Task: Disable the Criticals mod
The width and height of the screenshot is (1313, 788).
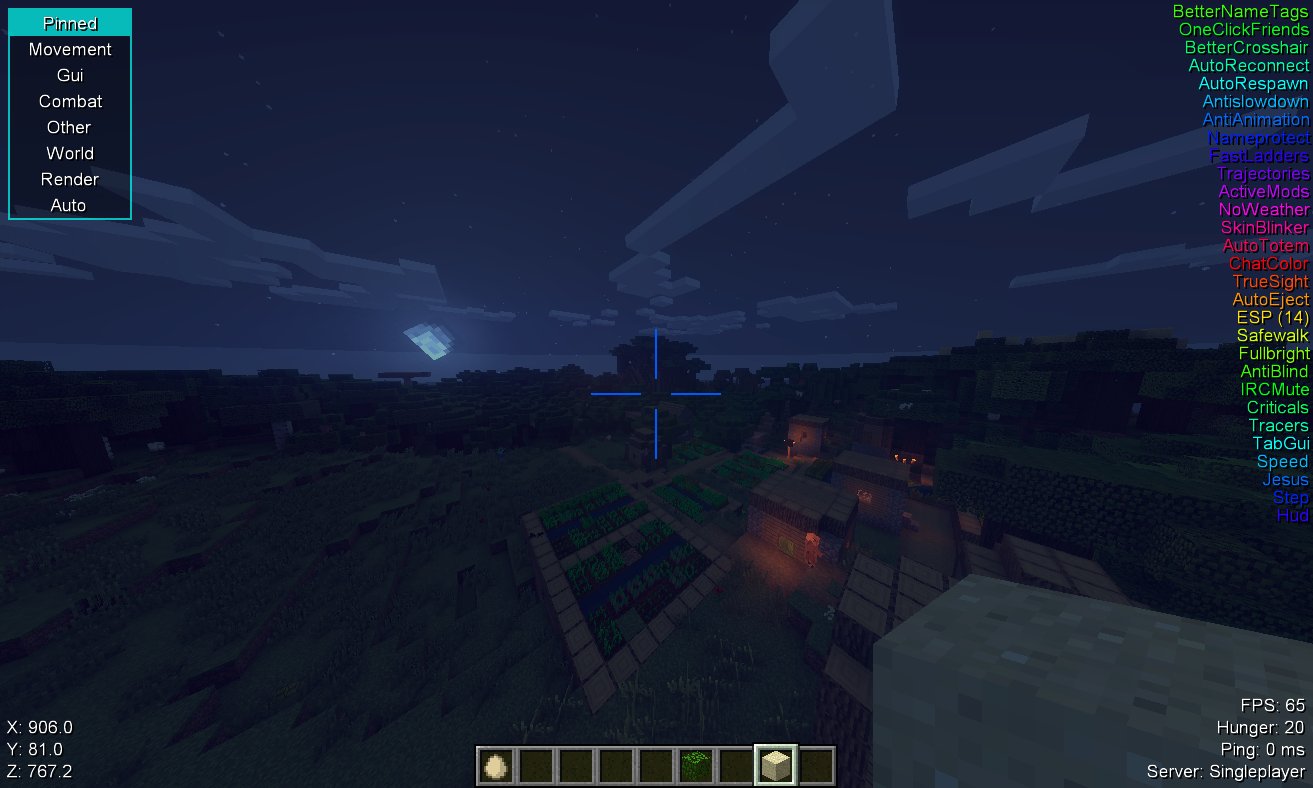Action: (1277, 407)
